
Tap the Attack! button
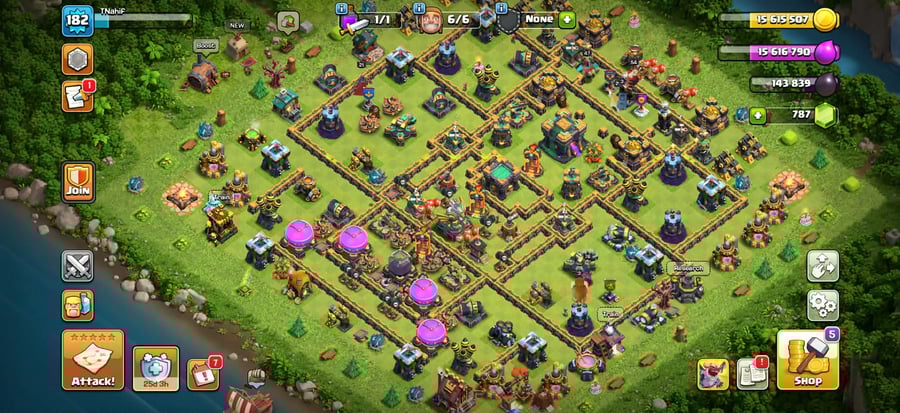[93, 359]
